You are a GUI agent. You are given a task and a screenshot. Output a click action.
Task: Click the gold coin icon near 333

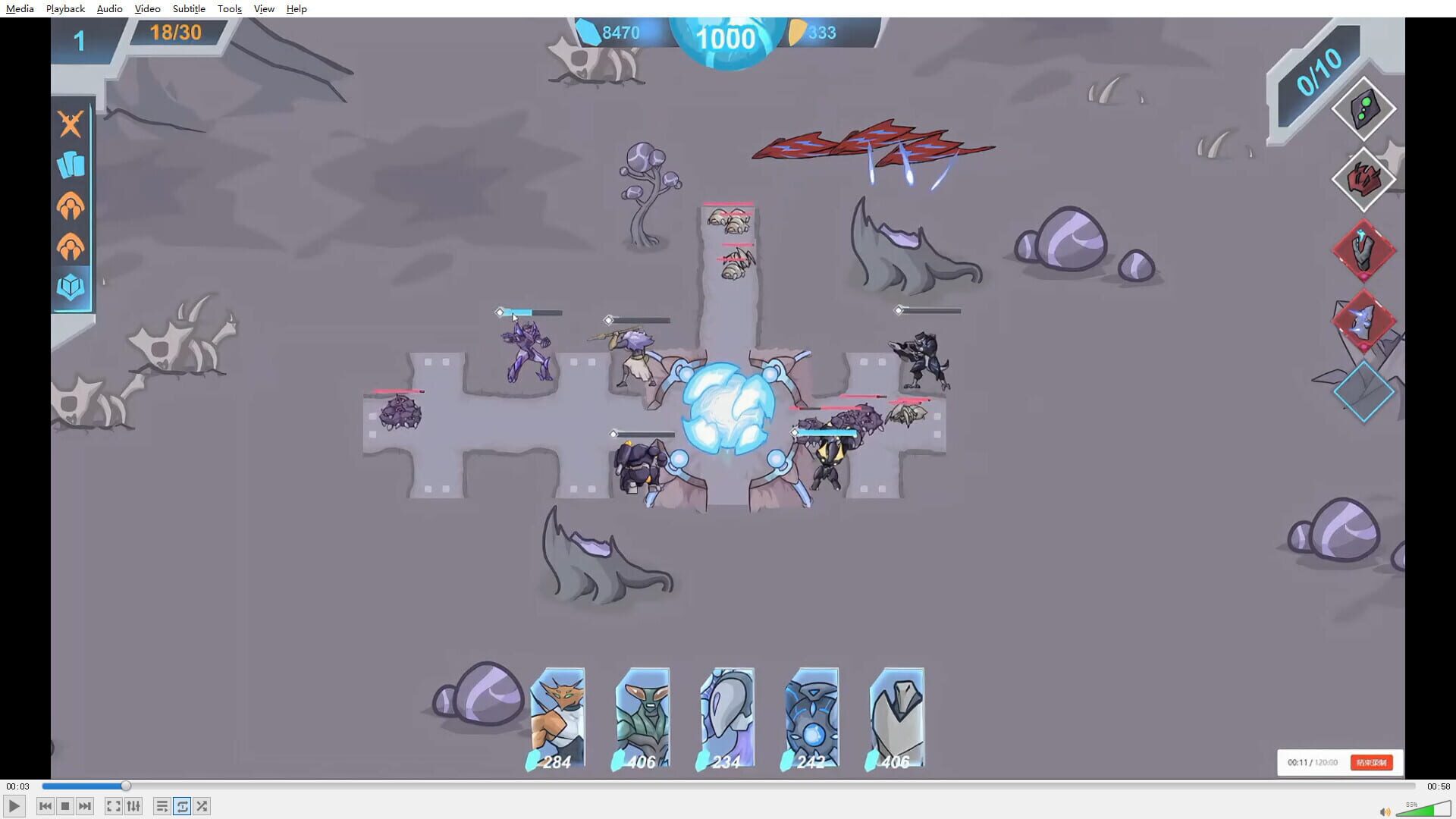[799, 32]
